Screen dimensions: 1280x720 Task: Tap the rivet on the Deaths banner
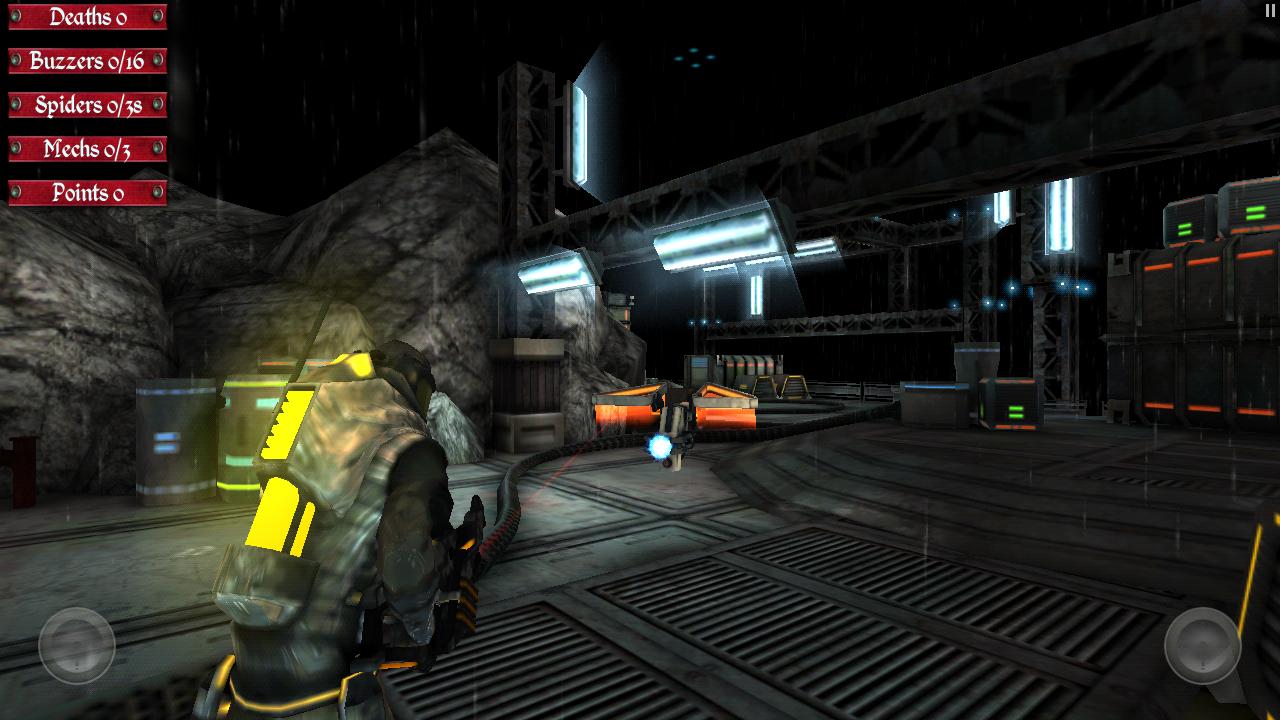click(x=15, y=17)
